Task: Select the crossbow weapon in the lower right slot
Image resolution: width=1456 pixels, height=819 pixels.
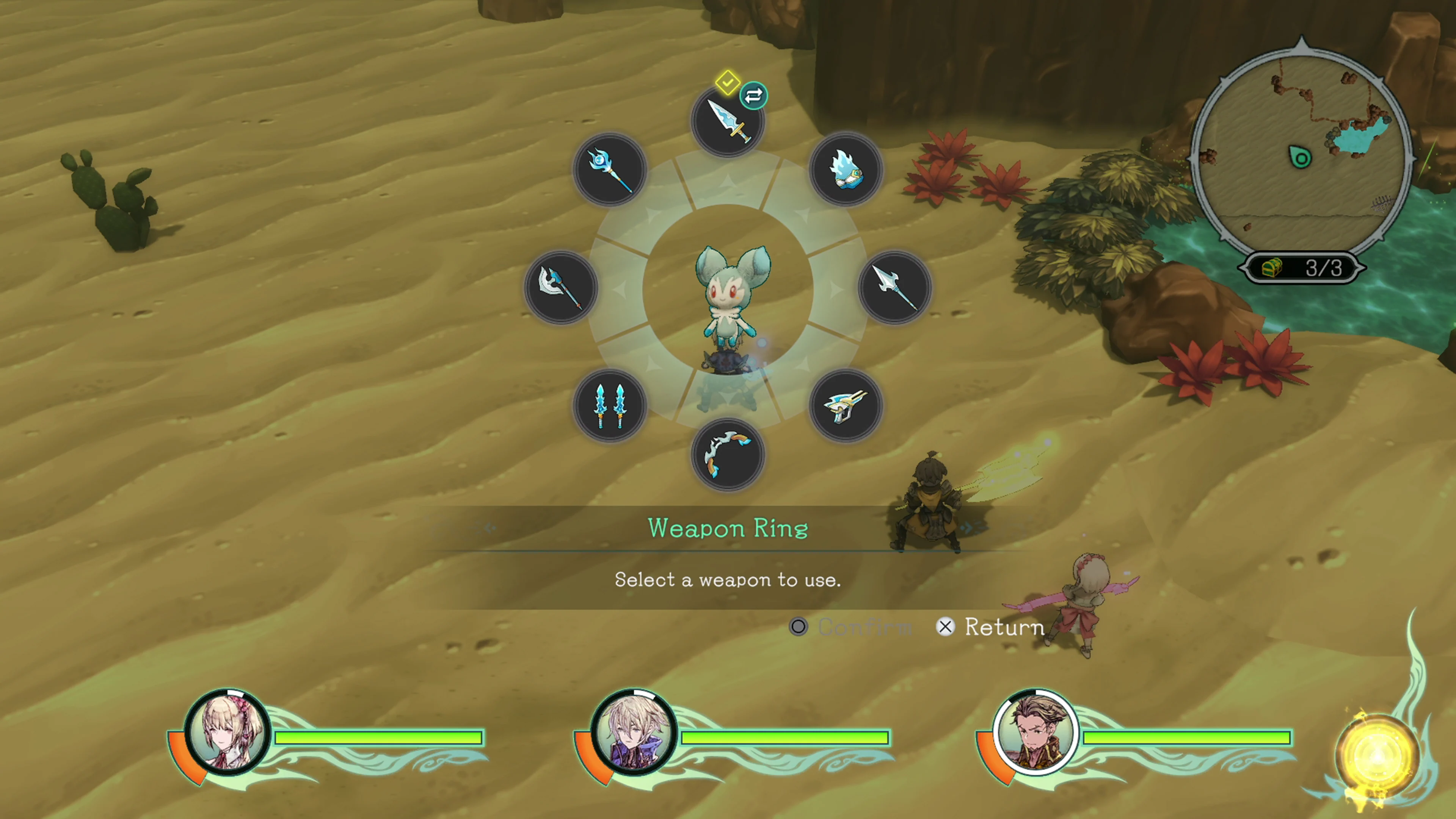Action: [846, 406]
